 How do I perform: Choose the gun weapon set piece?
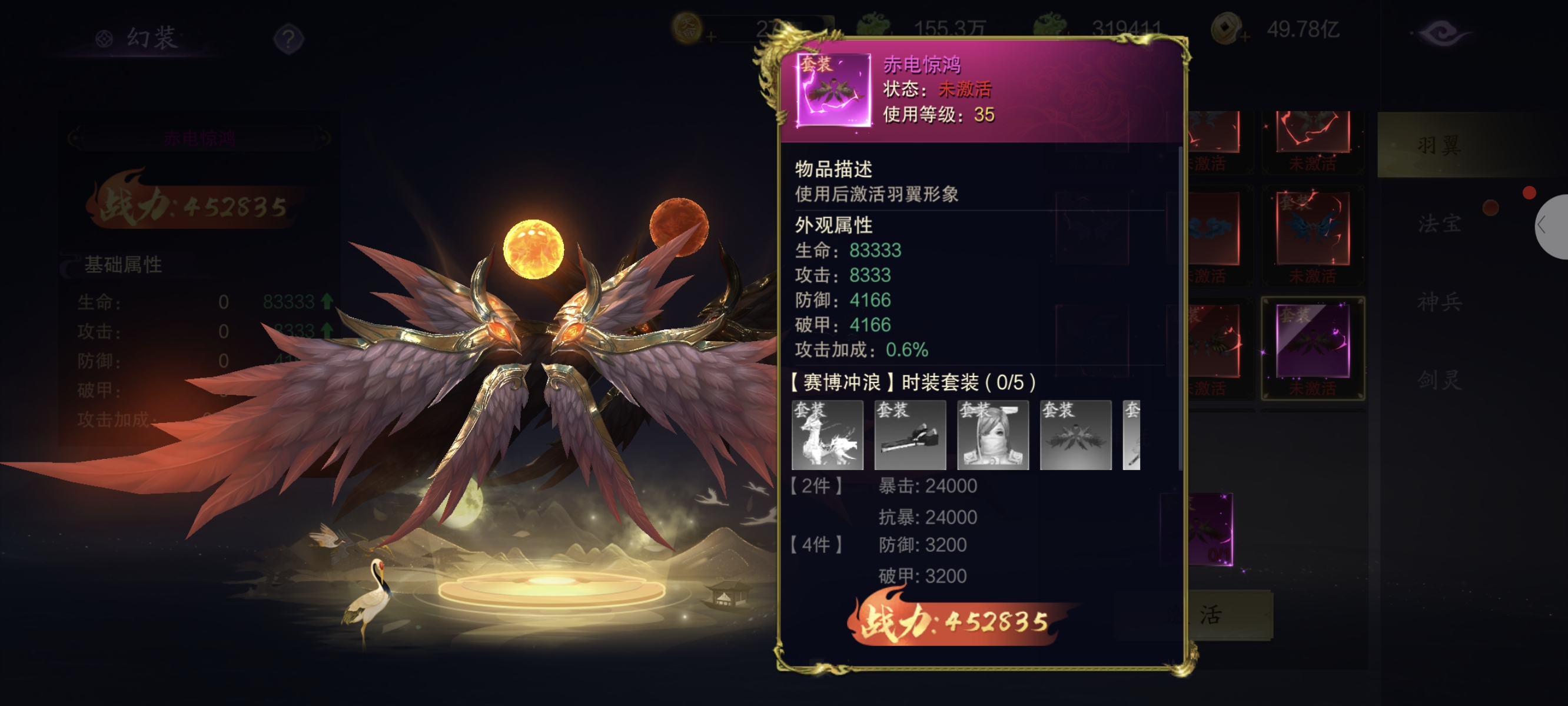point(910,435)
